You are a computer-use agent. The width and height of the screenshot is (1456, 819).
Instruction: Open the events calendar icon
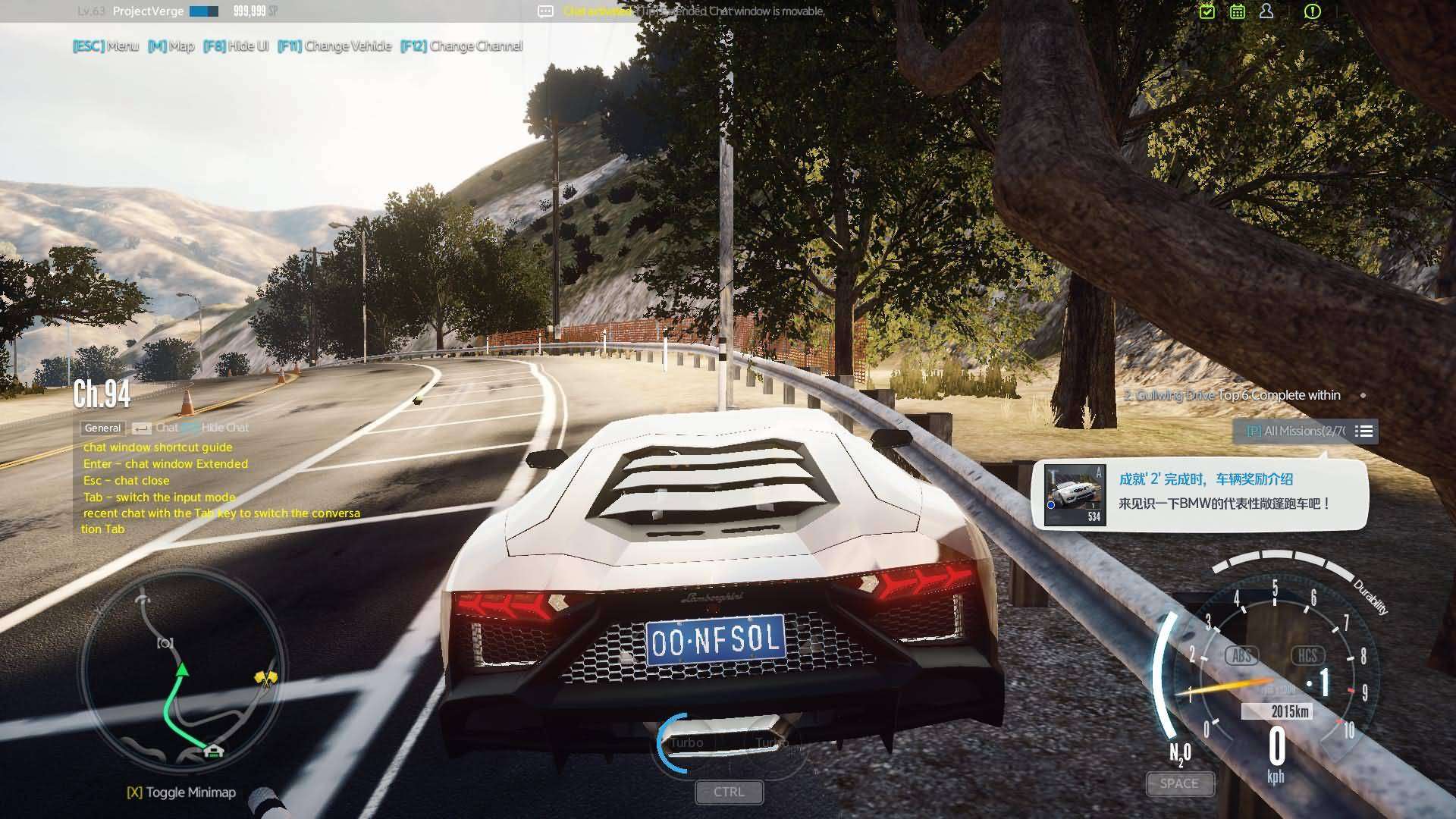click(1237, 11)
